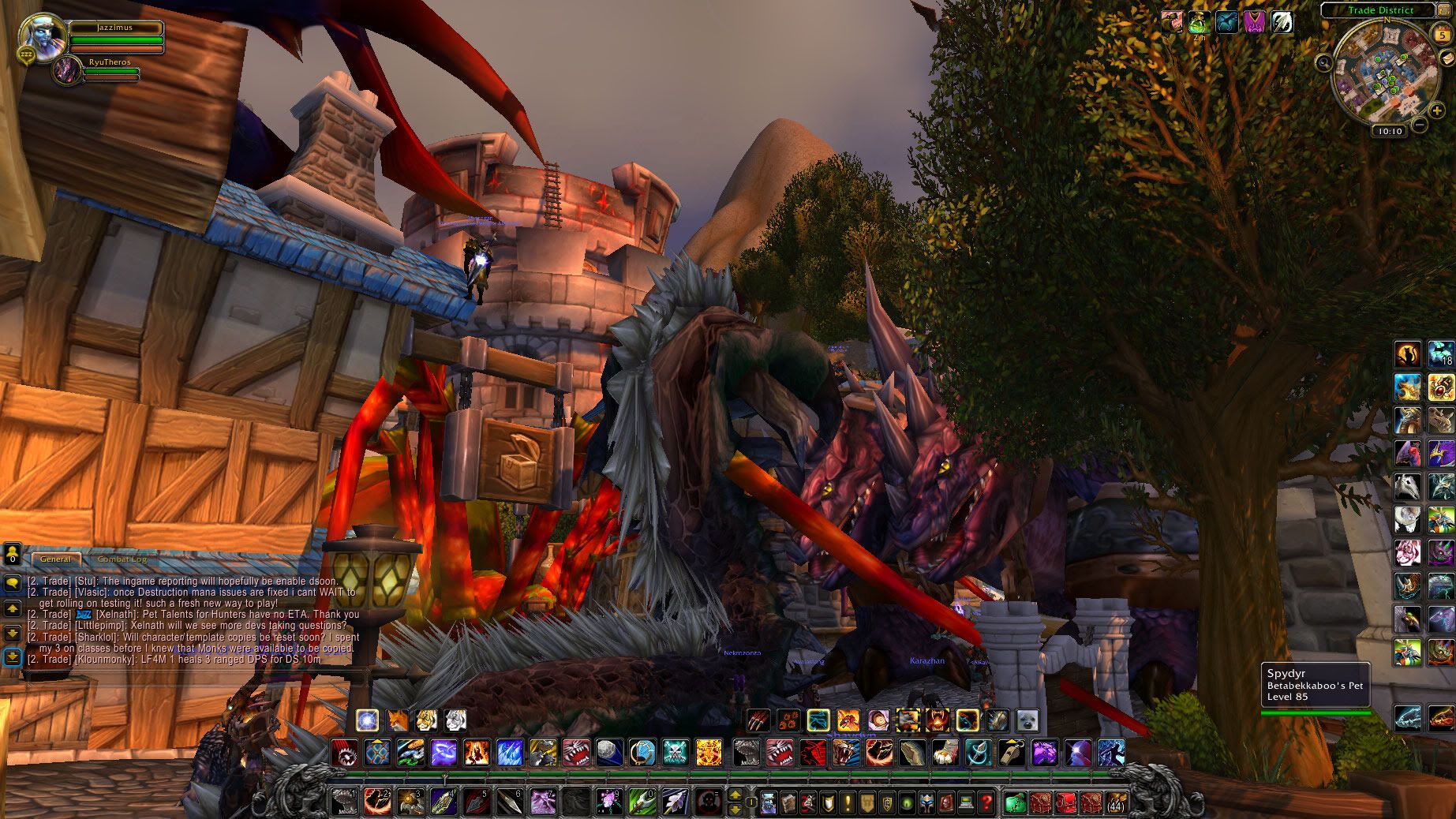
Task: Click the yellow exclamation quest log button
Action: coord(848,803)
